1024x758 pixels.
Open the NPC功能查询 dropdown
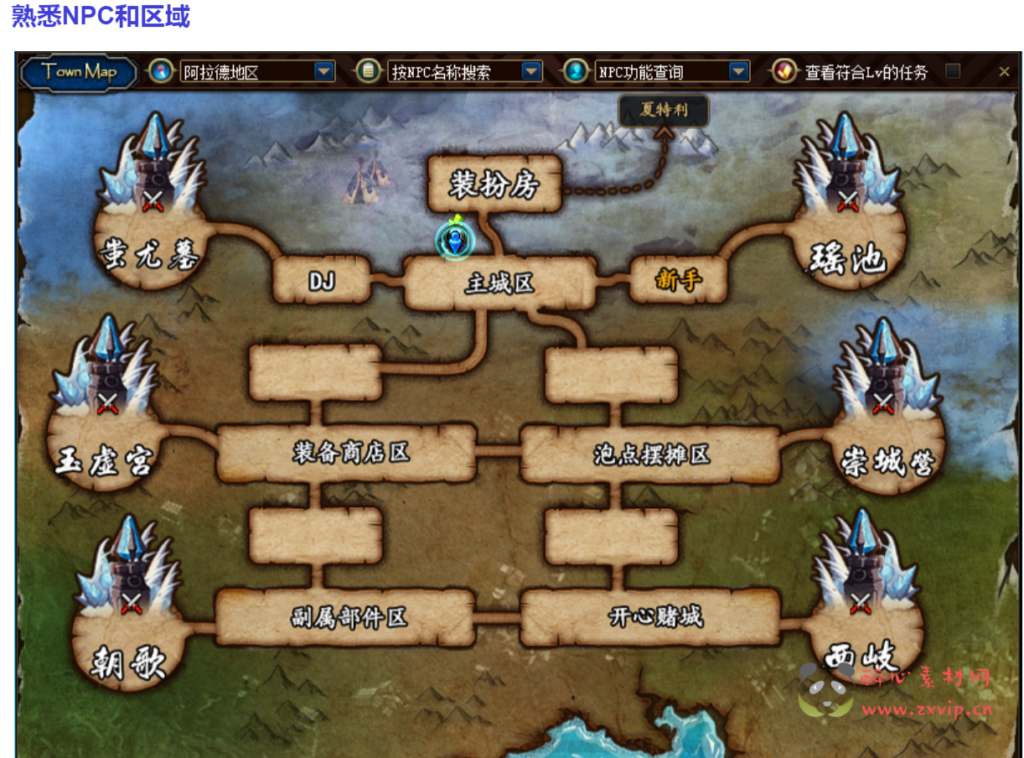pos(738,71)
